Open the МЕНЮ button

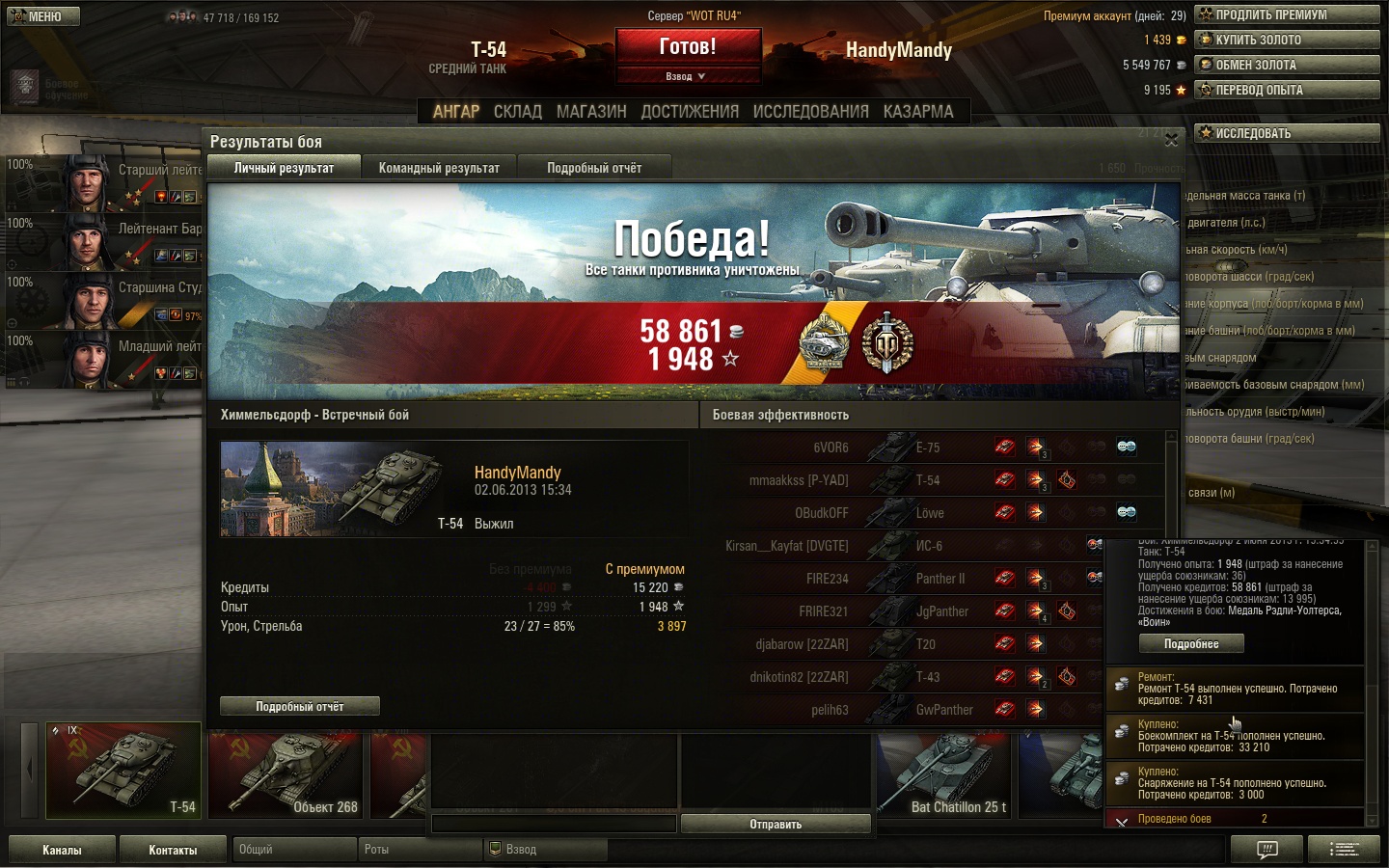[43, 16]
